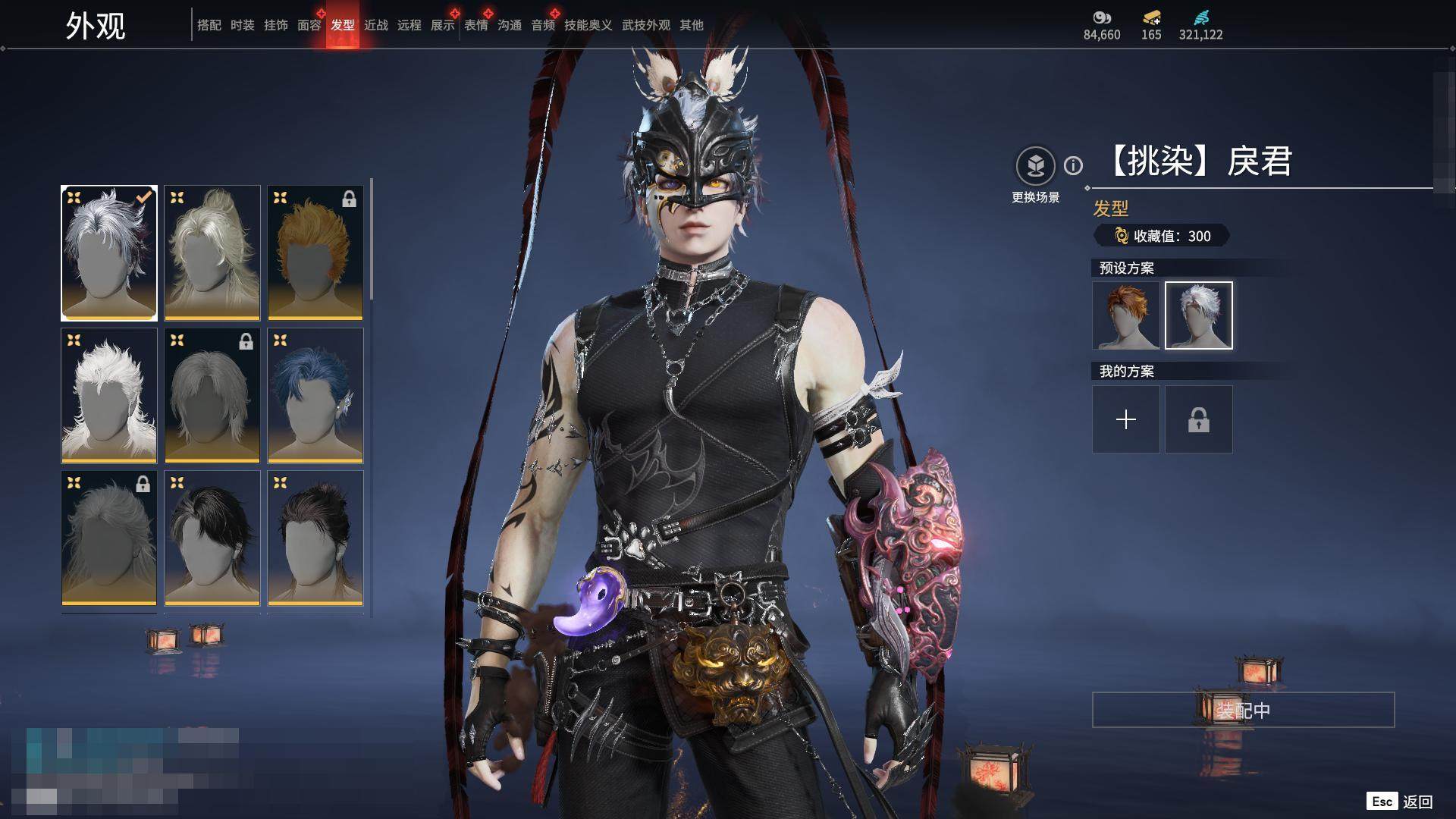Go to the 面容 tab
This screenshot has height=819, width=1456.
point(309,25)
